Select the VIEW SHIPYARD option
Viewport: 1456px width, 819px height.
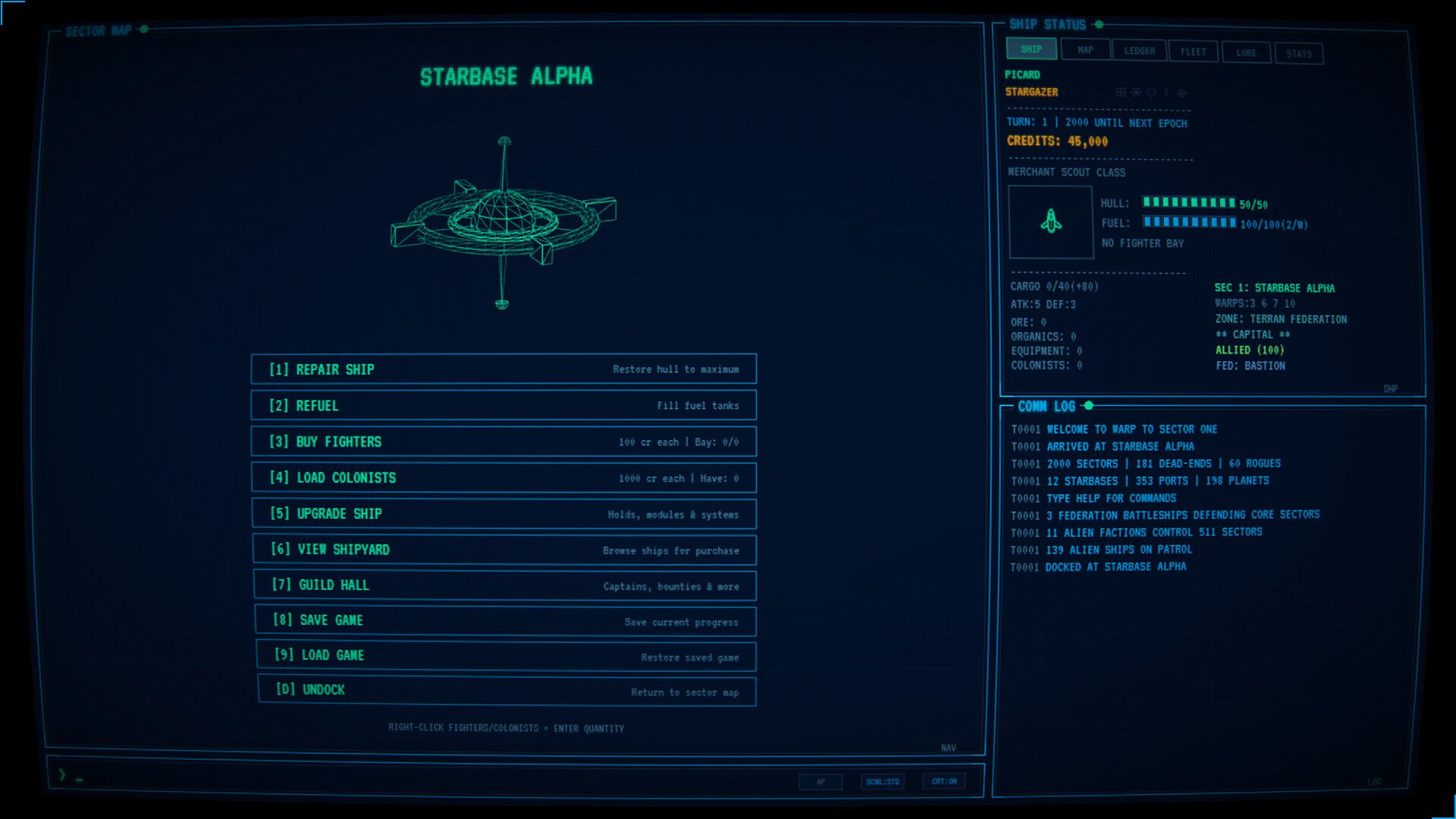505,550
